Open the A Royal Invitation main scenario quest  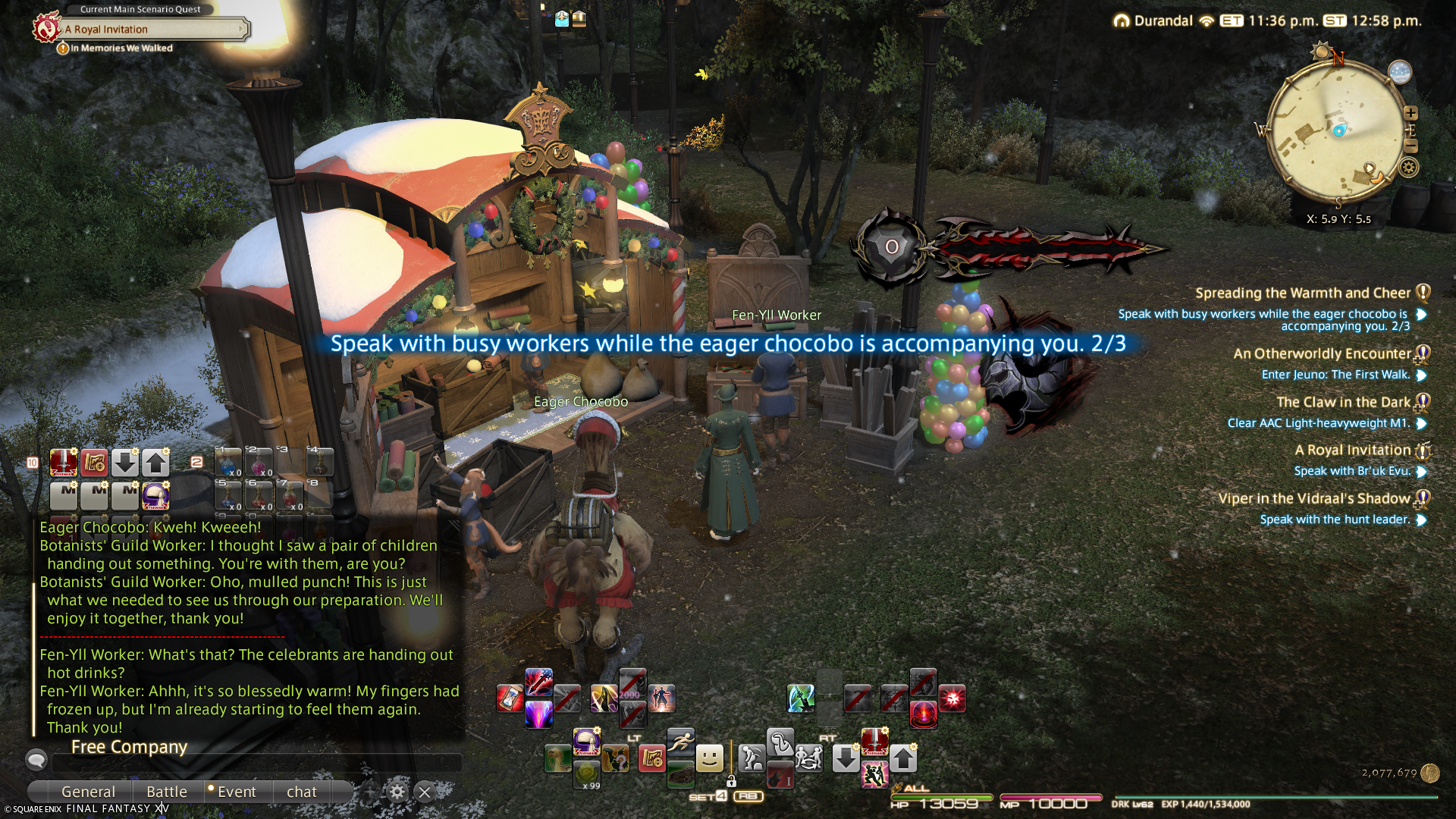pyautogui.click(x=152, y=30)
